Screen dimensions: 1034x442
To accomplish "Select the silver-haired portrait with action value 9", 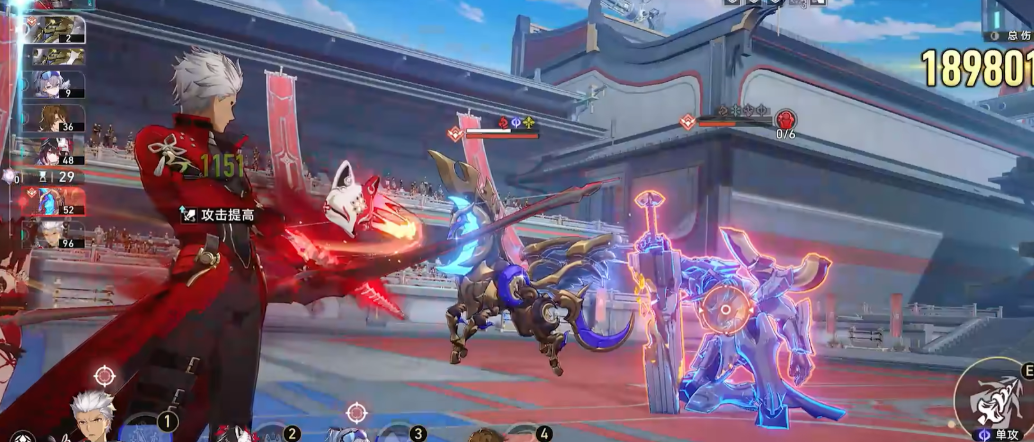I will [x=58, y=86].
